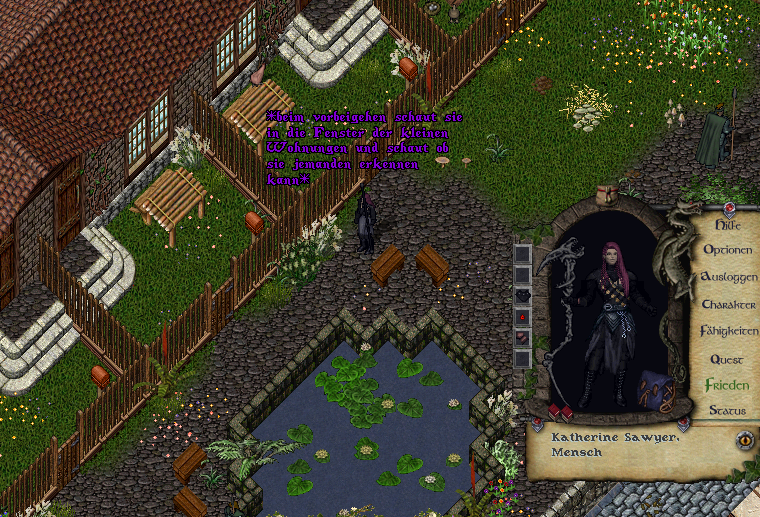Open the Charakter sheet

click(728, 304)
